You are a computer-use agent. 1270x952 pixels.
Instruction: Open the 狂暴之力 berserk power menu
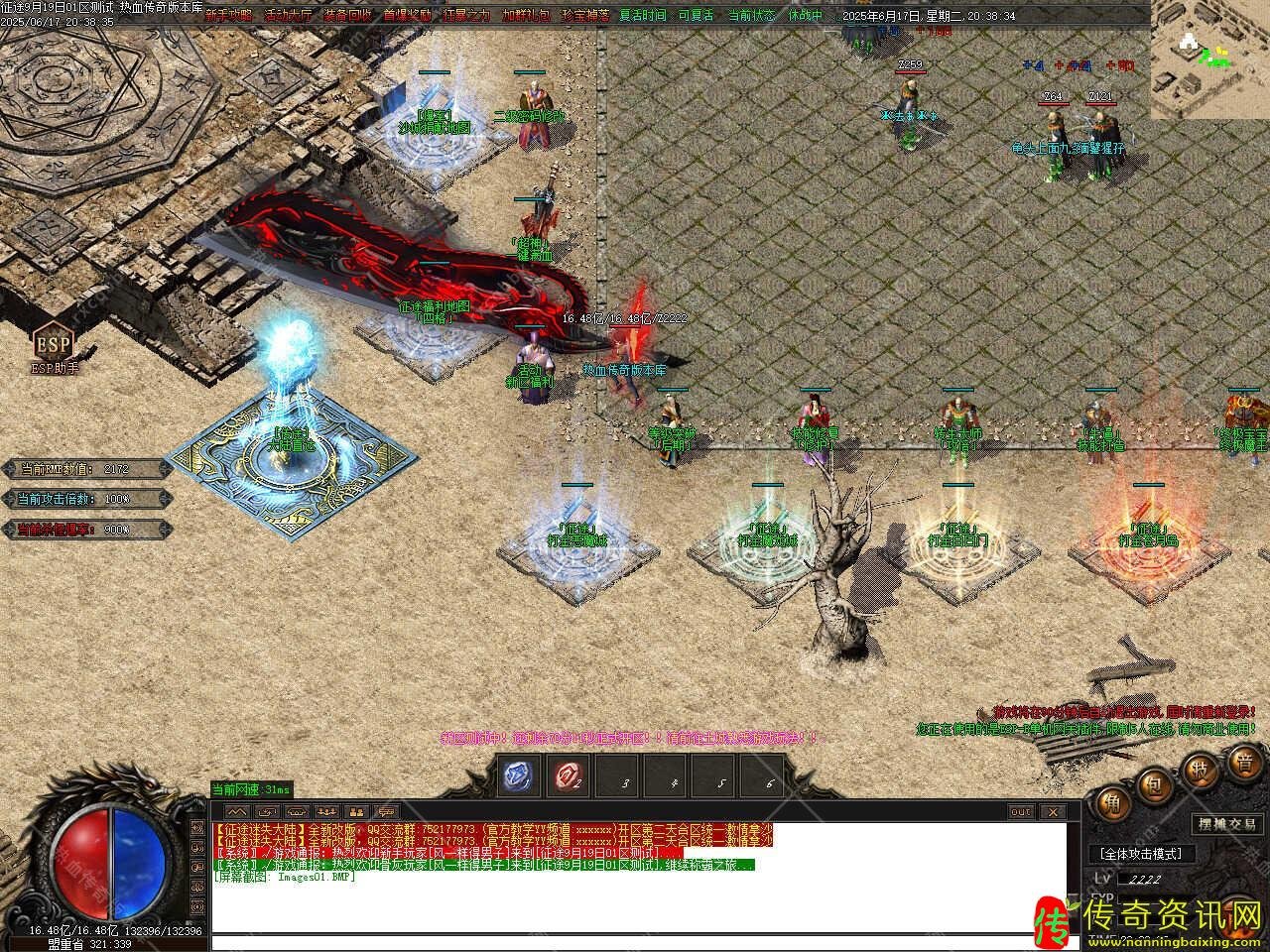(466, 16)
